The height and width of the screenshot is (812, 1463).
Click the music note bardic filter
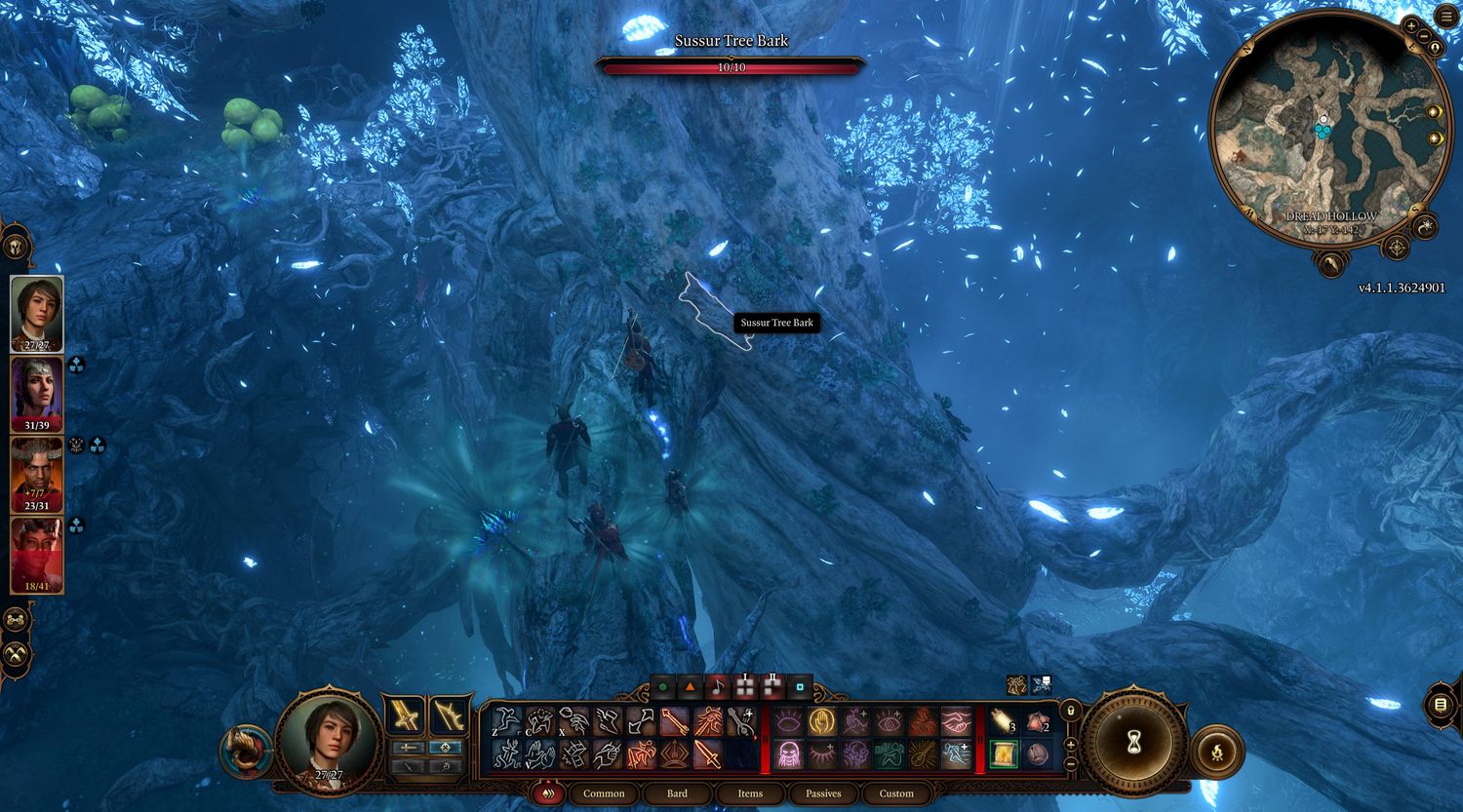(x=717, y=686)
